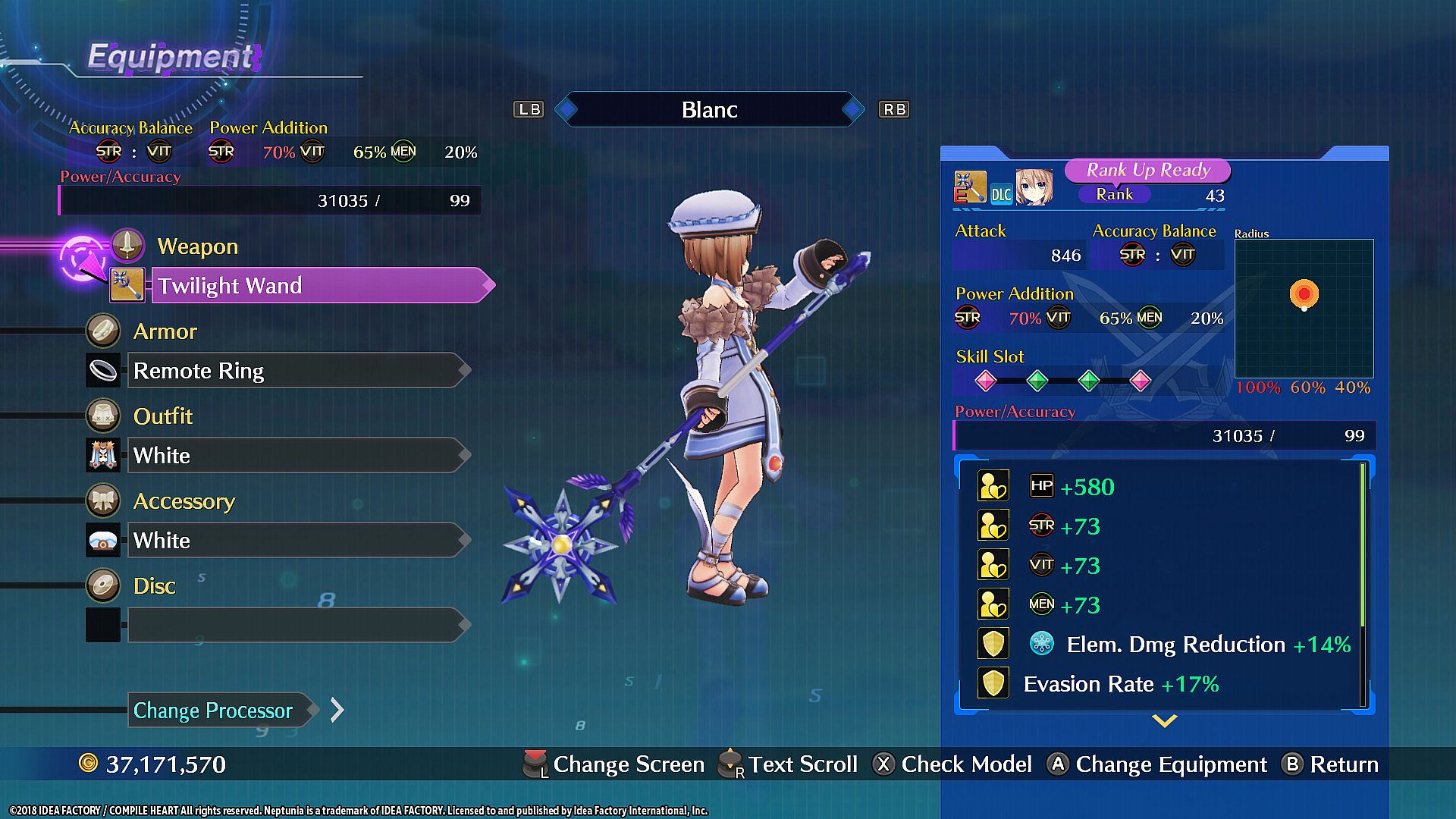Image resolution: width=1456 pixels, height=819 pixels.
Task: Click the attack radius grid display
Action: 1304,308
